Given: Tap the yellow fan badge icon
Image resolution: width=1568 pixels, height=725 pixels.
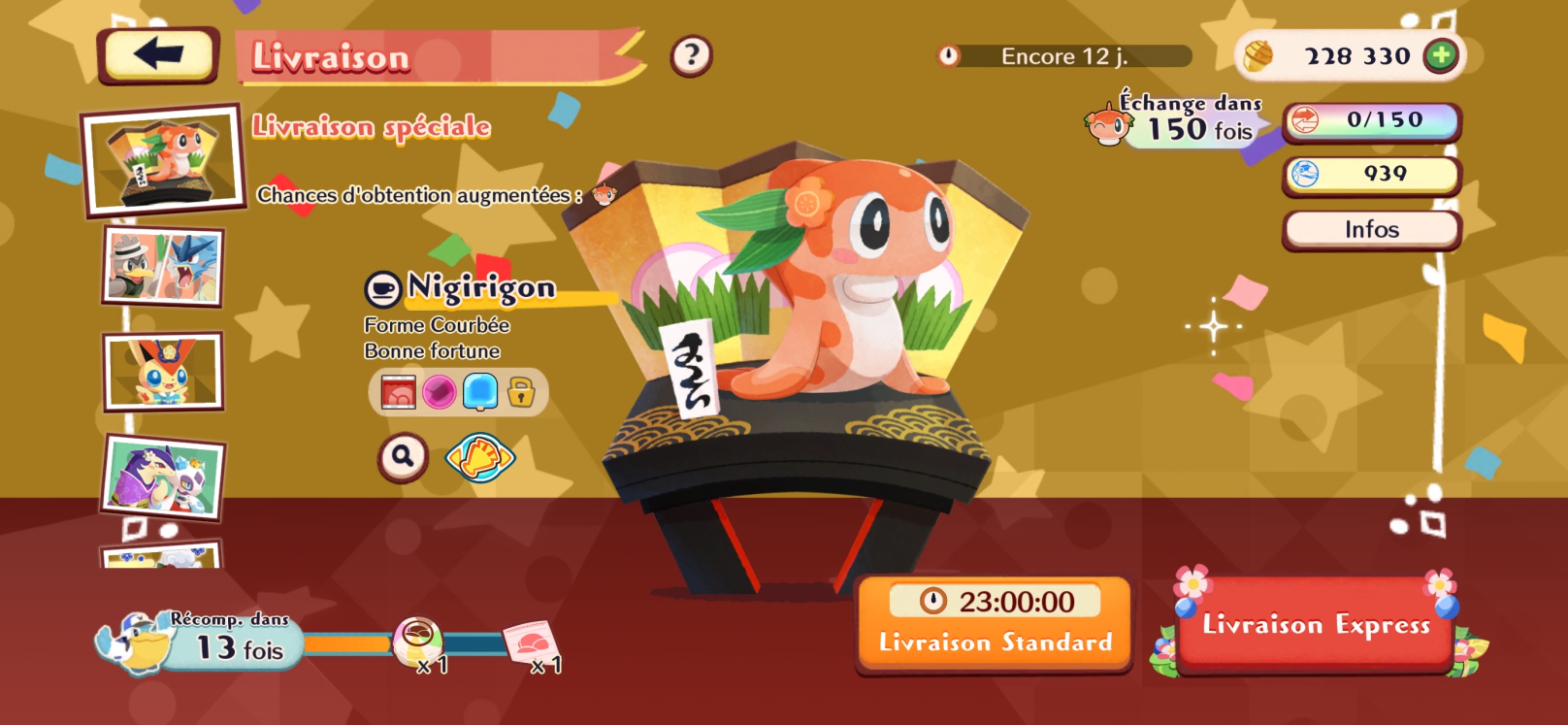Looking at the screenshot, I should tap(479, 457).
